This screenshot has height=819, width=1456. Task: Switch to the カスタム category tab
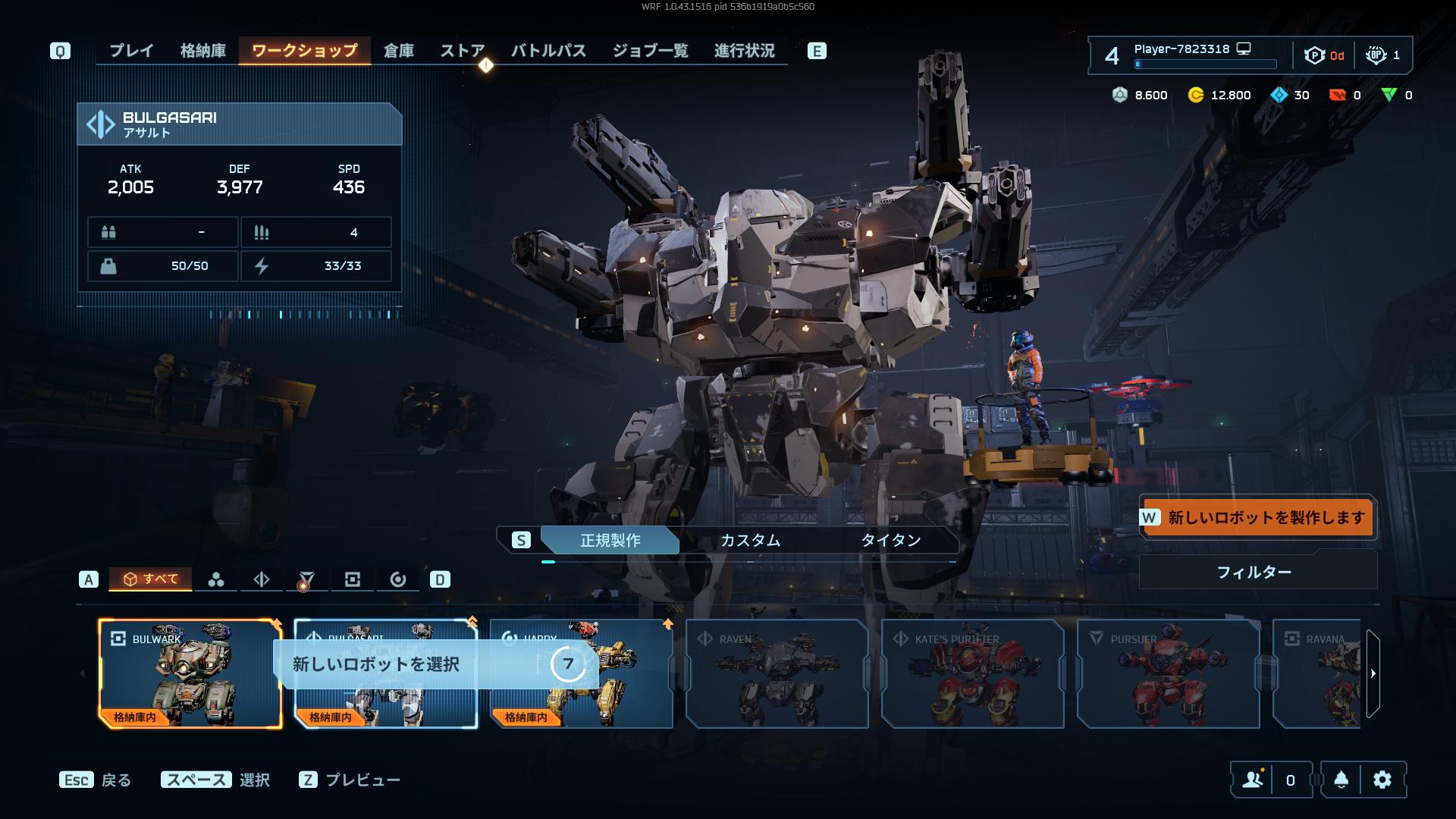coord(750,540)
